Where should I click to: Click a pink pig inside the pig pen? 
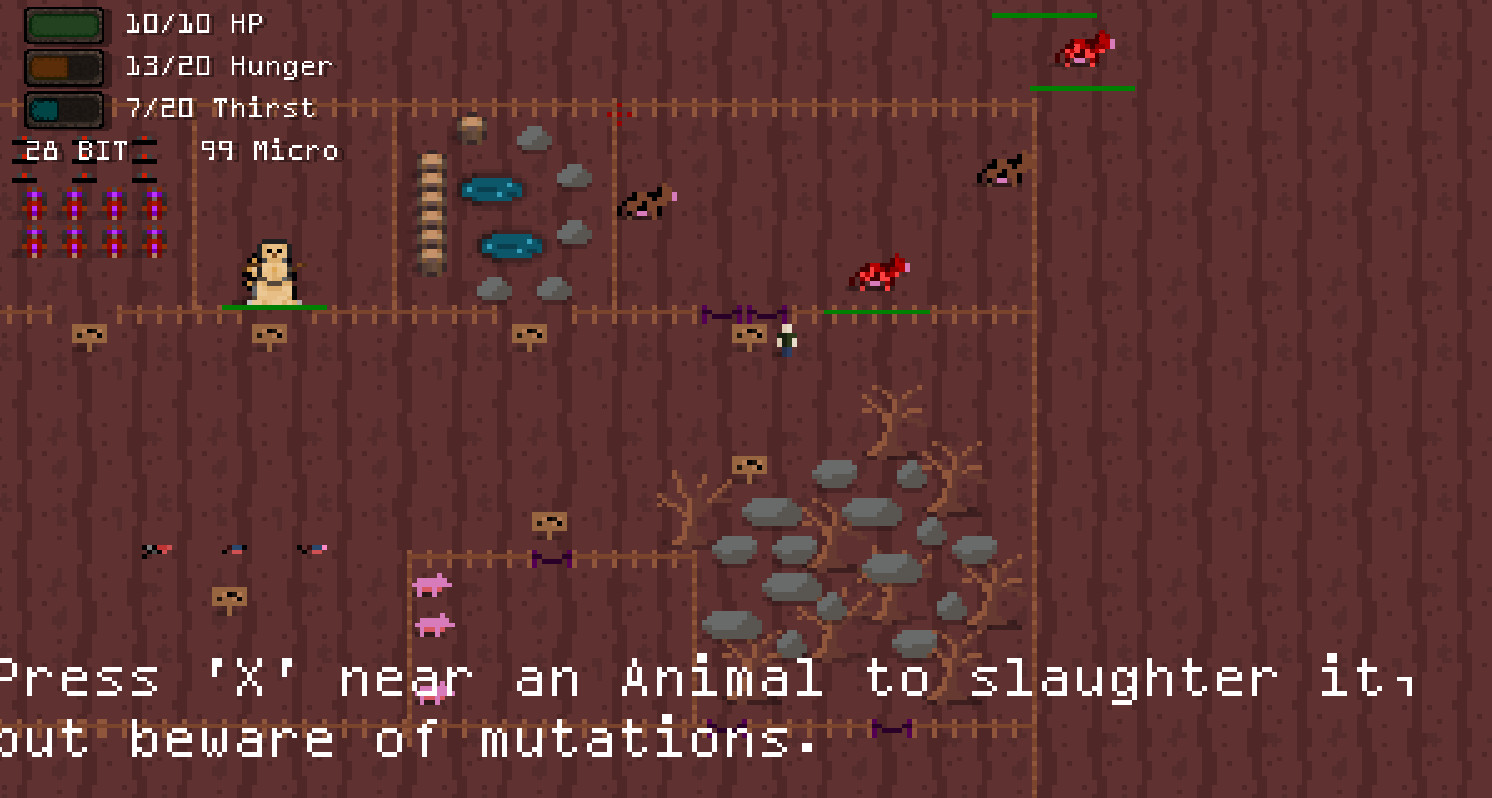point(432,587)
